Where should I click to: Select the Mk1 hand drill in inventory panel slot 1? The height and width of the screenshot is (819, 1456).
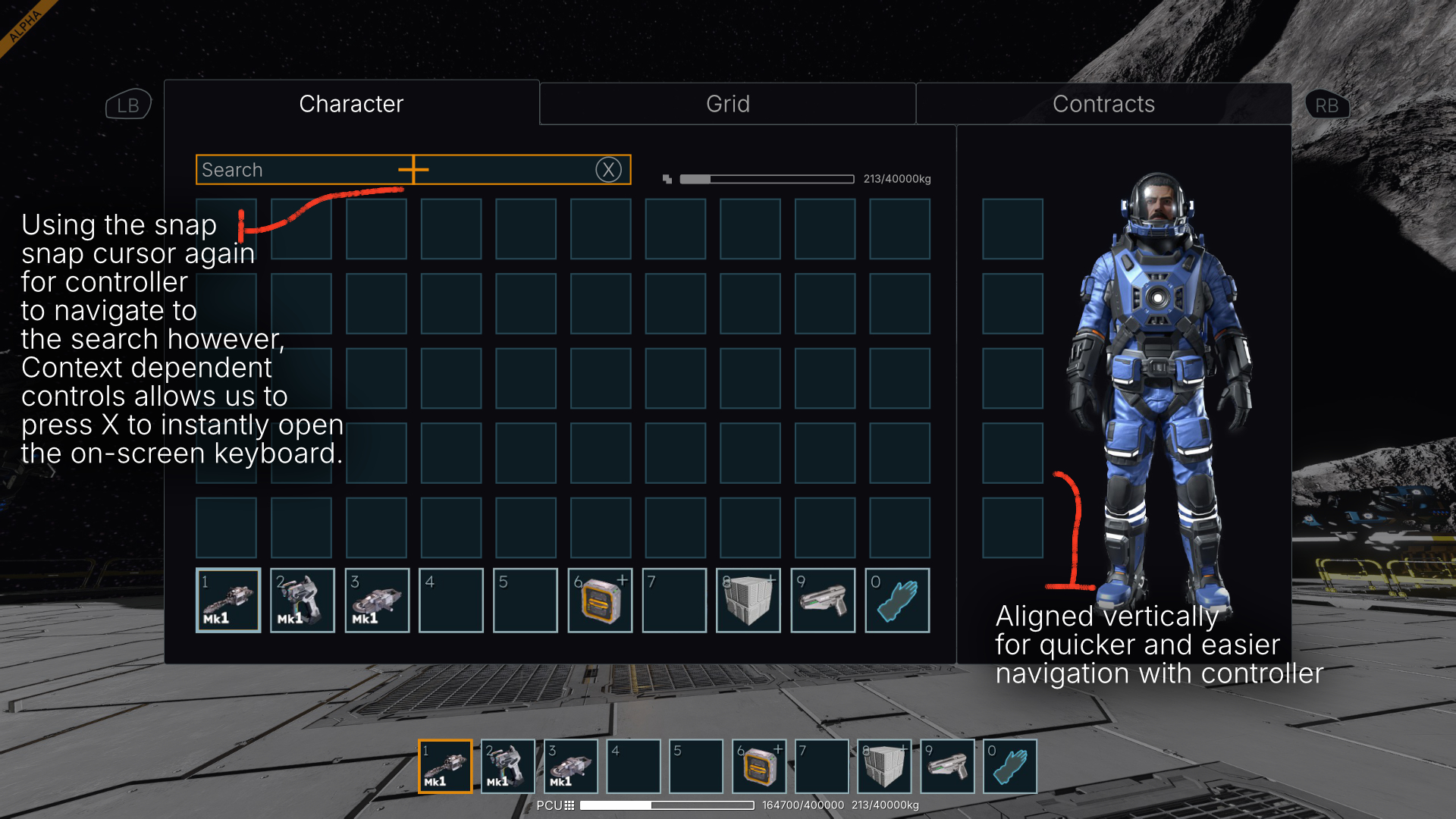tap(227, 601)
